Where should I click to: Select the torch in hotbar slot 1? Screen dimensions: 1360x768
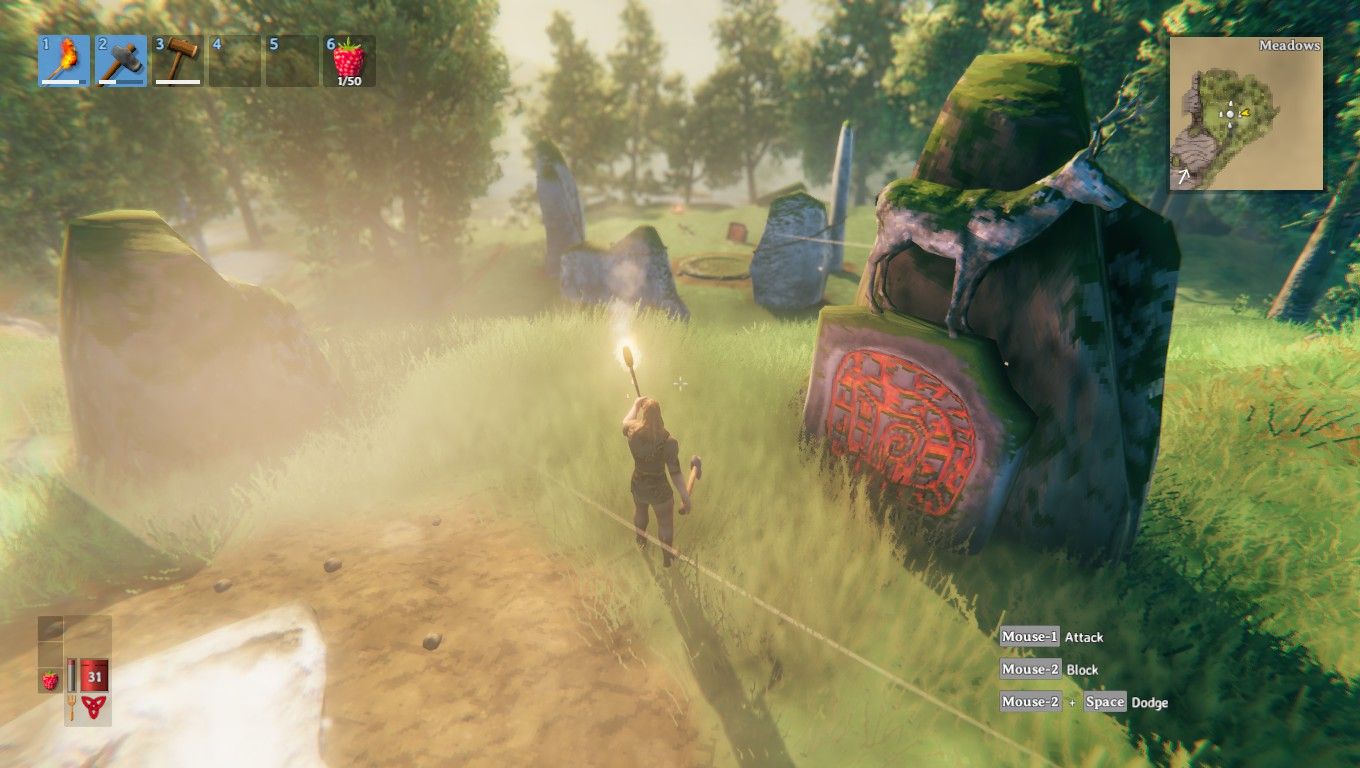coord(64,61)
